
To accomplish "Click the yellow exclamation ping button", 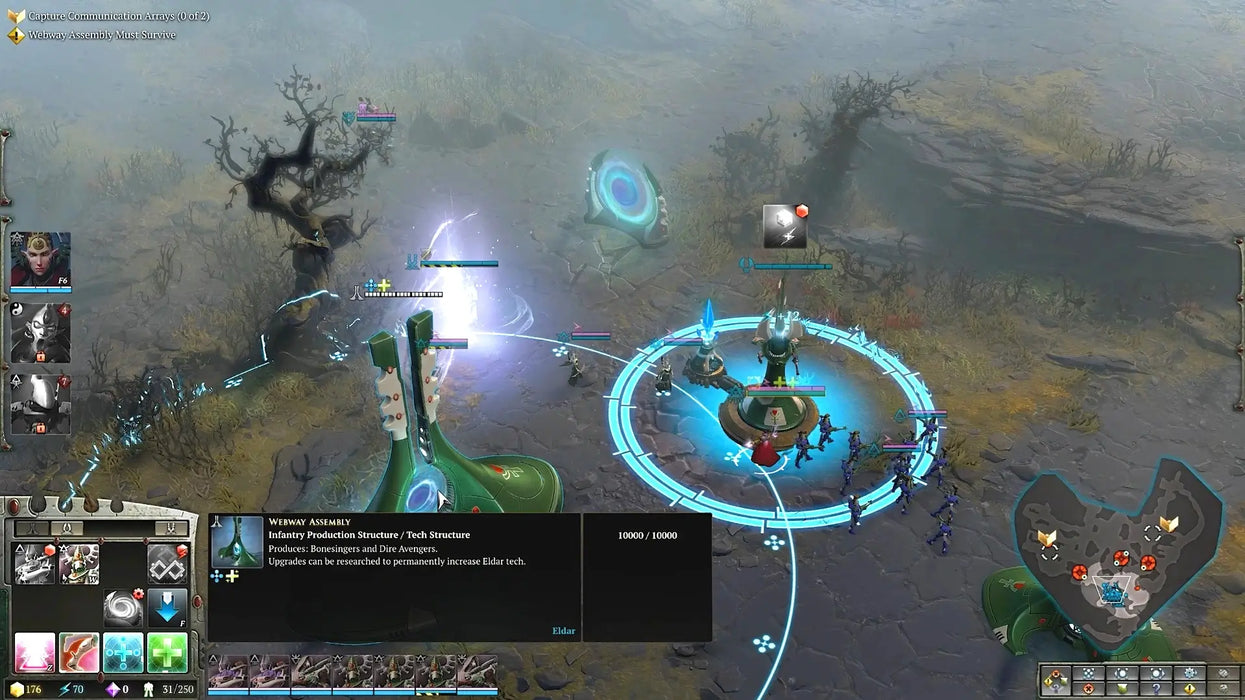I will coord(1190,689).
